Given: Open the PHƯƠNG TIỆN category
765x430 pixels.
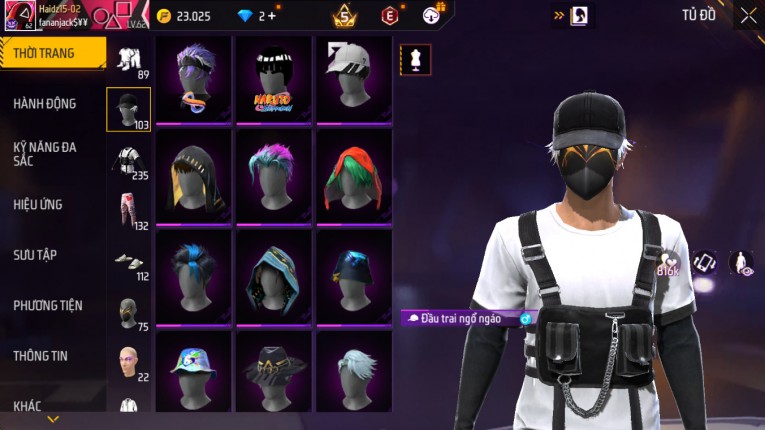Looking at the screenshot, I should (48, 305).
